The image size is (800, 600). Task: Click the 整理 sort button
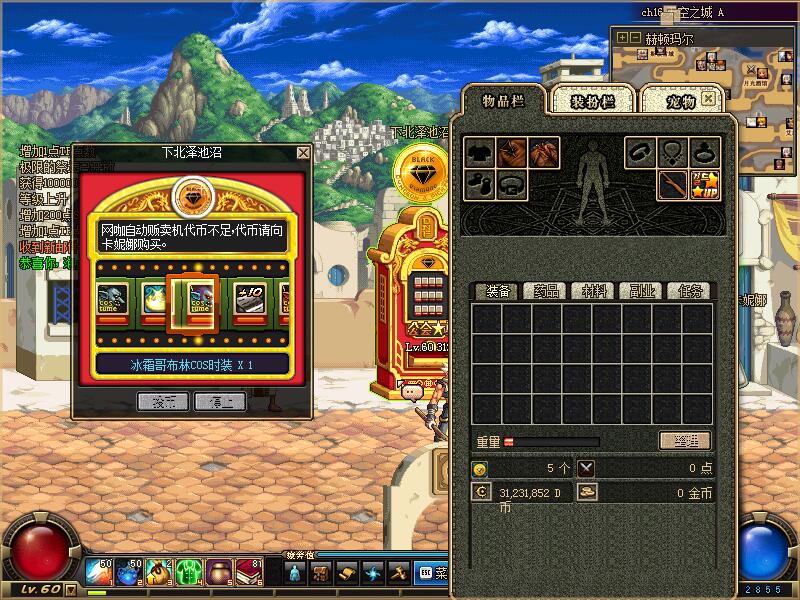point(685,441)
